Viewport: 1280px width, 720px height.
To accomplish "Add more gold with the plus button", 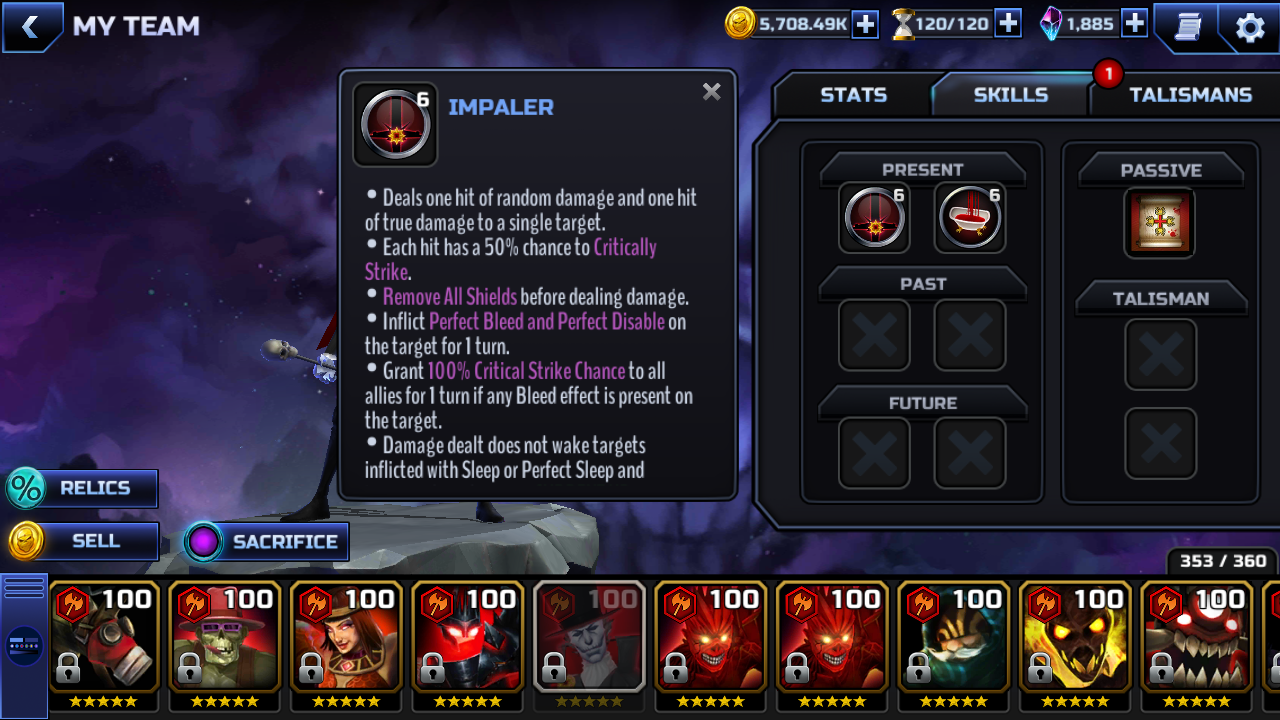I will [864, 24].
